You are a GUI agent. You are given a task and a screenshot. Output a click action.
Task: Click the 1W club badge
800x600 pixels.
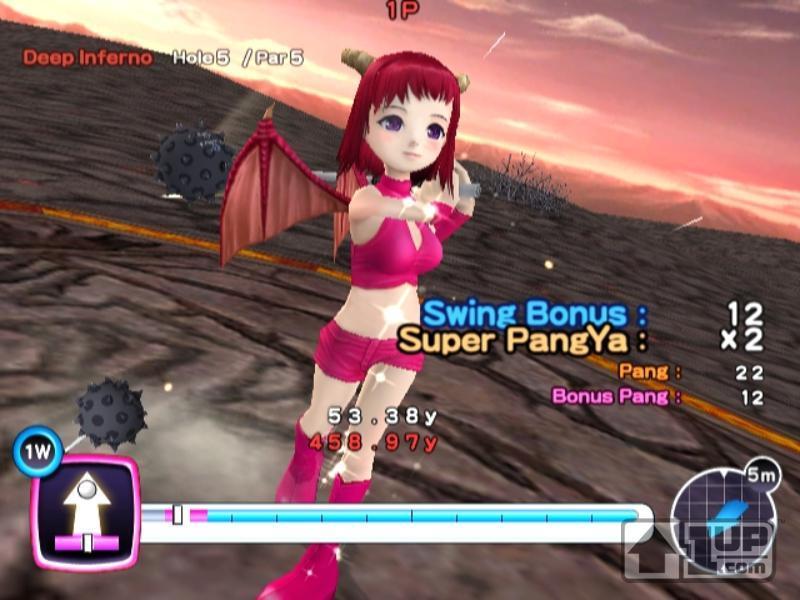[38, 453]
